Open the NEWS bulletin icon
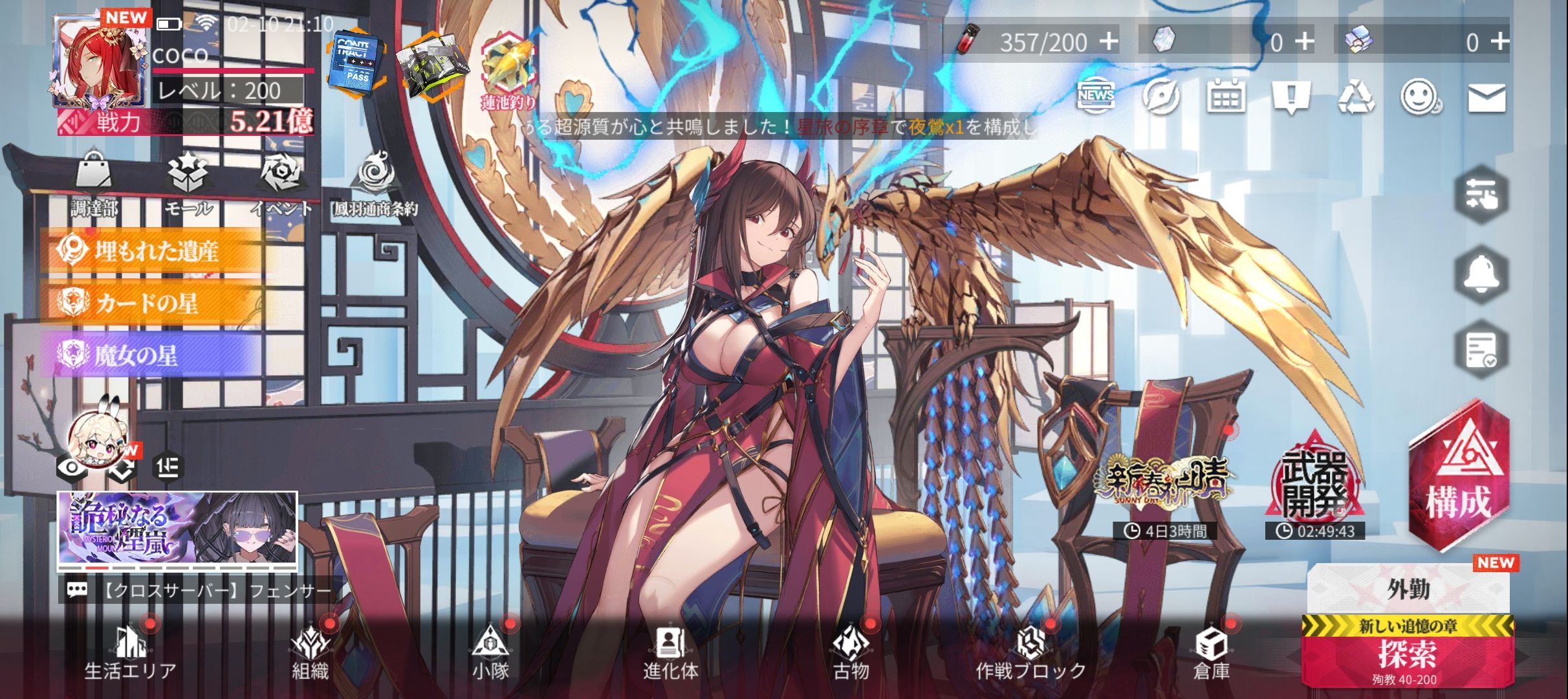Image resolution: width=1568 pixels, height=699 pixels. click(1096, 97)
